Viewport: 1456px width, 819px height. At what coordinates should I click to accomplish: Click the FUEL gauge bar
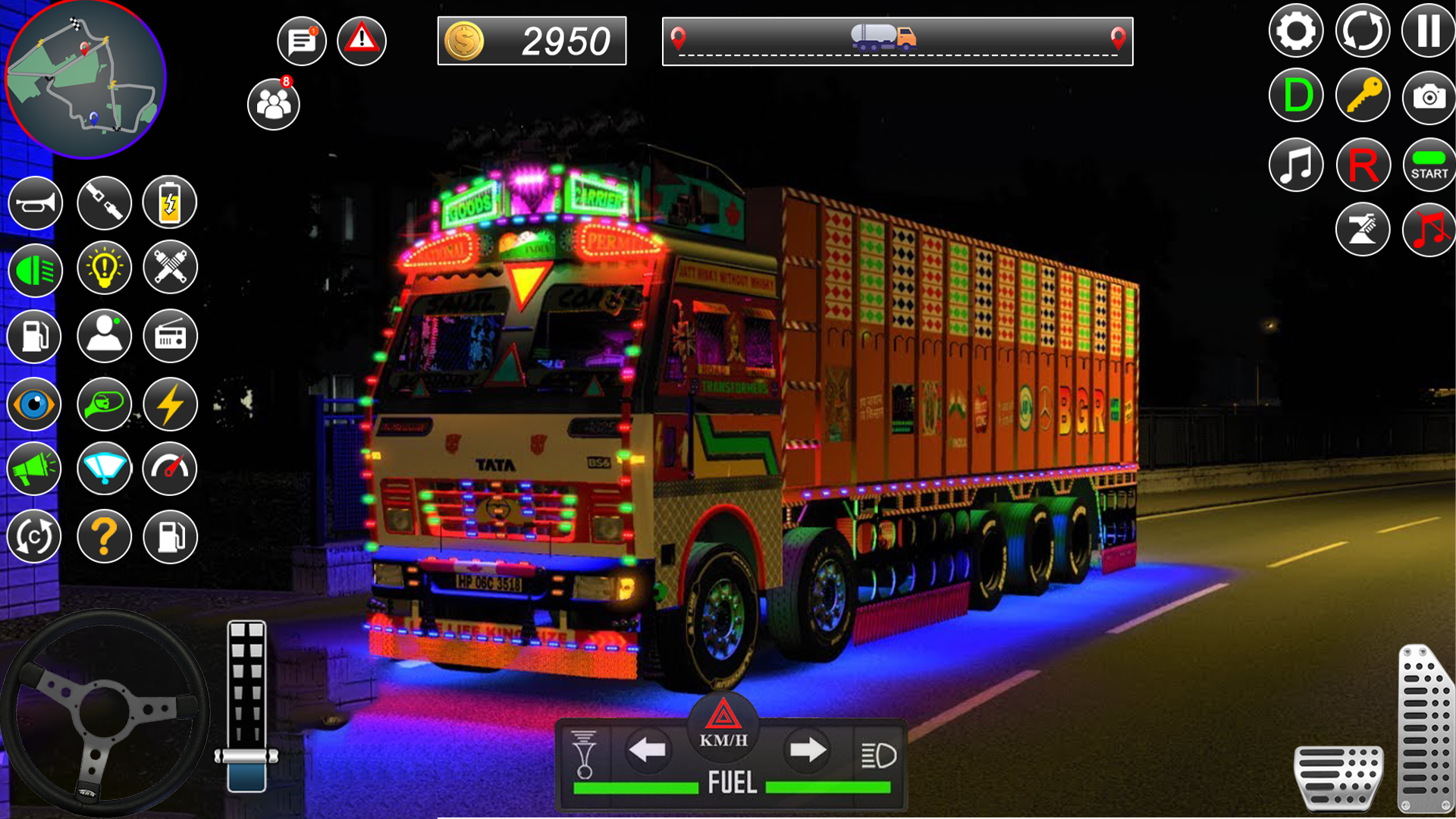(x=730, y=786)
